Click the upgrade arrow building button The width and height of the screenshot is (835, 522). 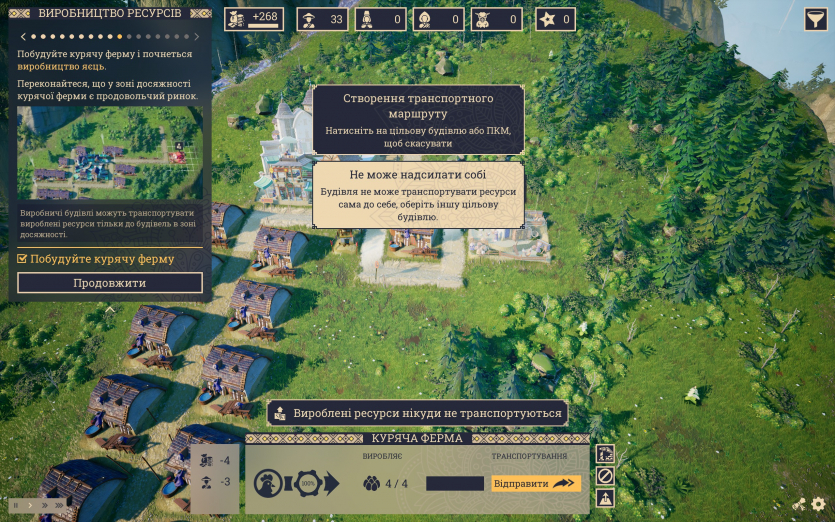604,497
